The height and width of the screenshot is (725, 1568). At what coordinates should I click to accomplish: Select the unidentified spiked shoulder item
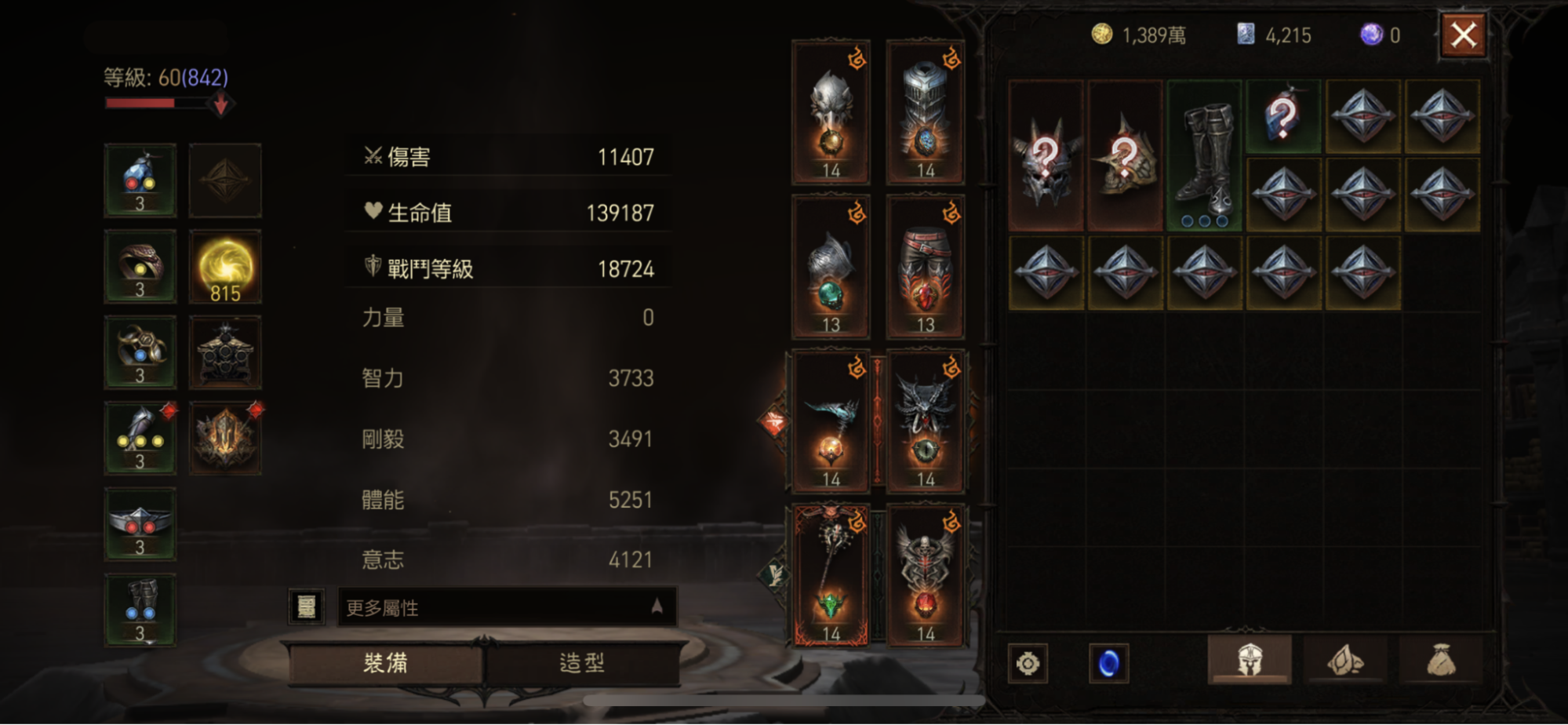(1125, 156)
